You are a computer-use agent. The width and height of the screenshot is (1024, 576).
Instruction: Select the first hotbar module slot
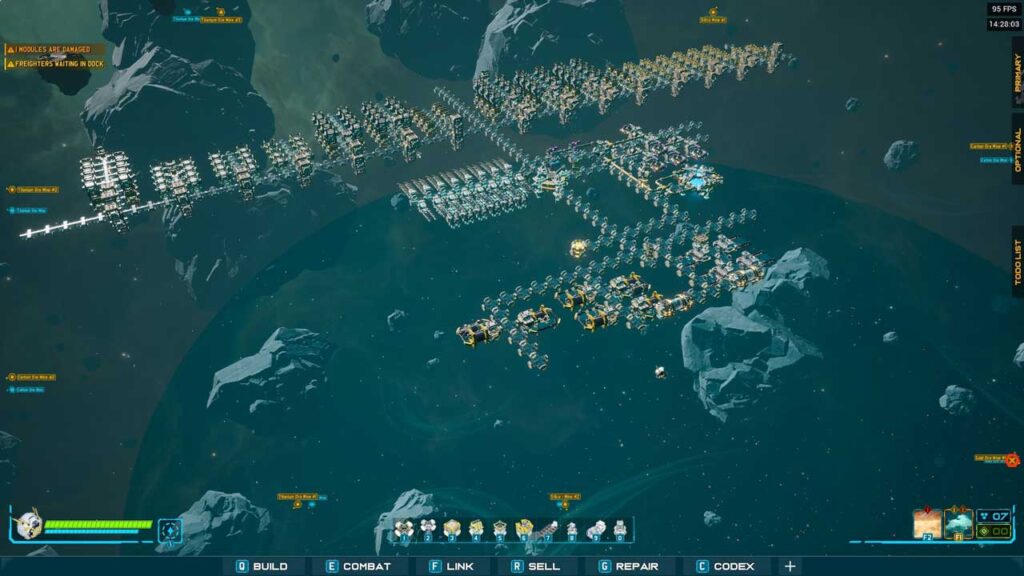(404, 529)
